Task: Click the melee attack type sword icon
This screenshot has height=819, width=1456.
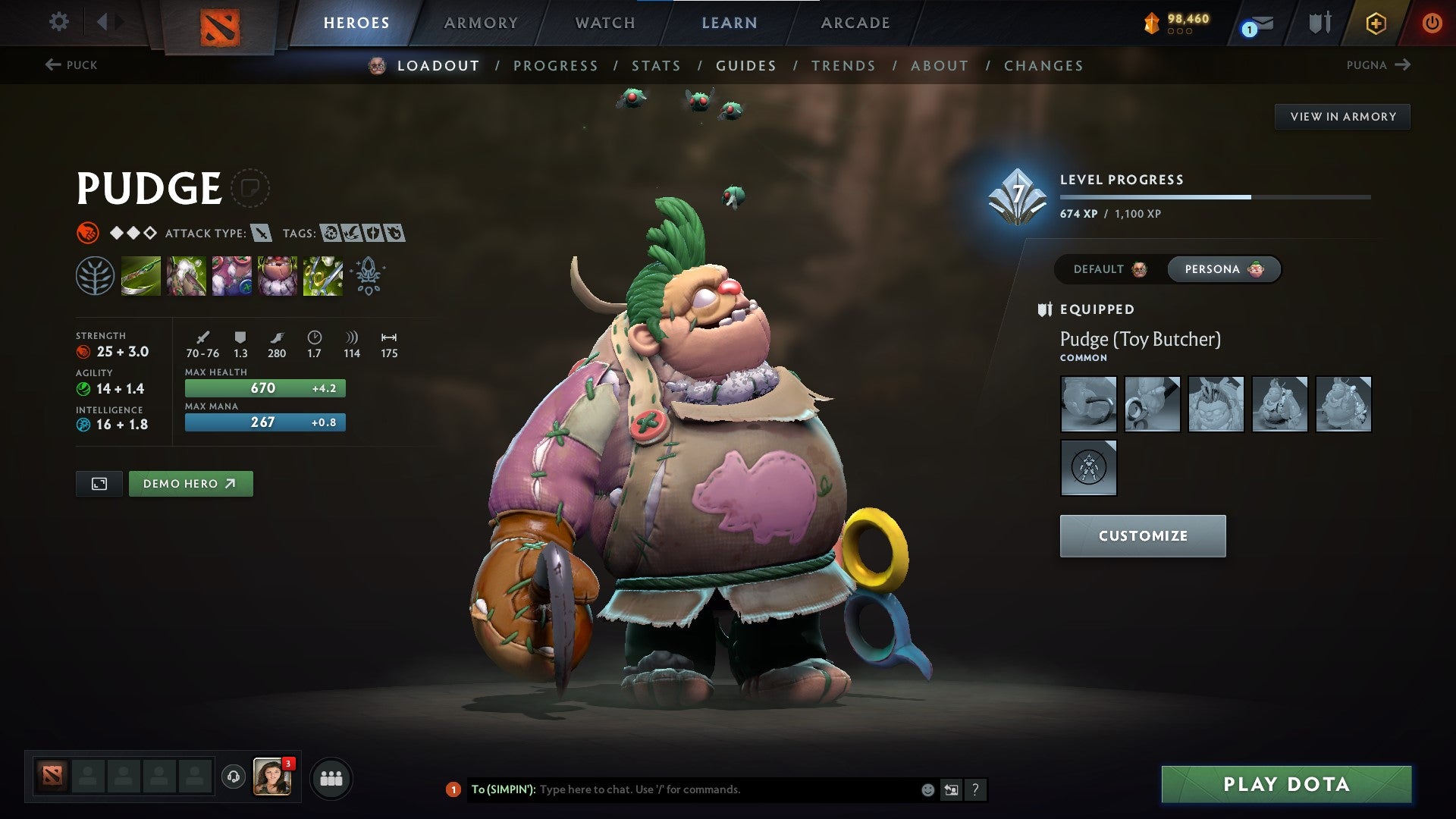Action: click(262, 234)
